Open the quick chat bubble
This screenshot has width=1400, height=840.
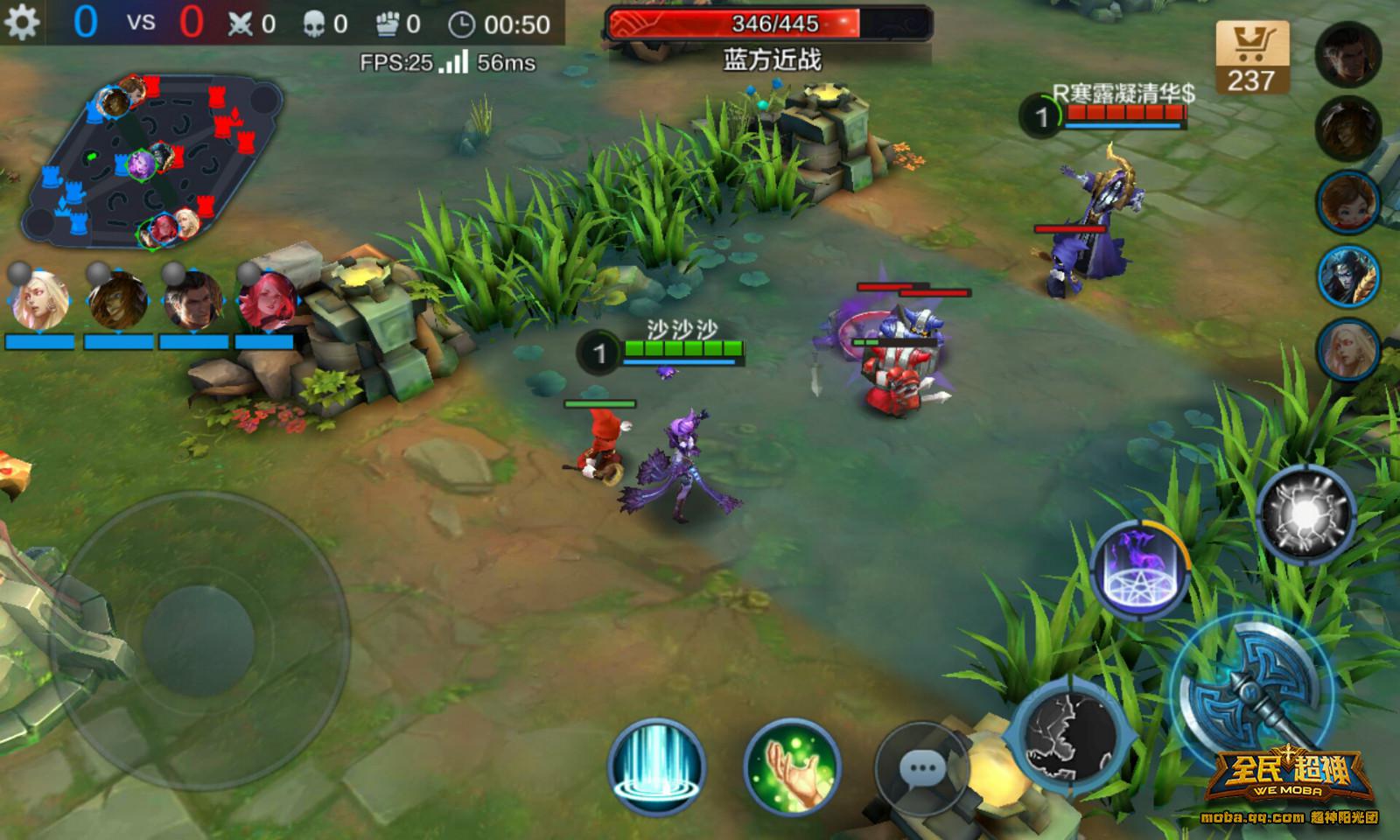tap(922, 769)
